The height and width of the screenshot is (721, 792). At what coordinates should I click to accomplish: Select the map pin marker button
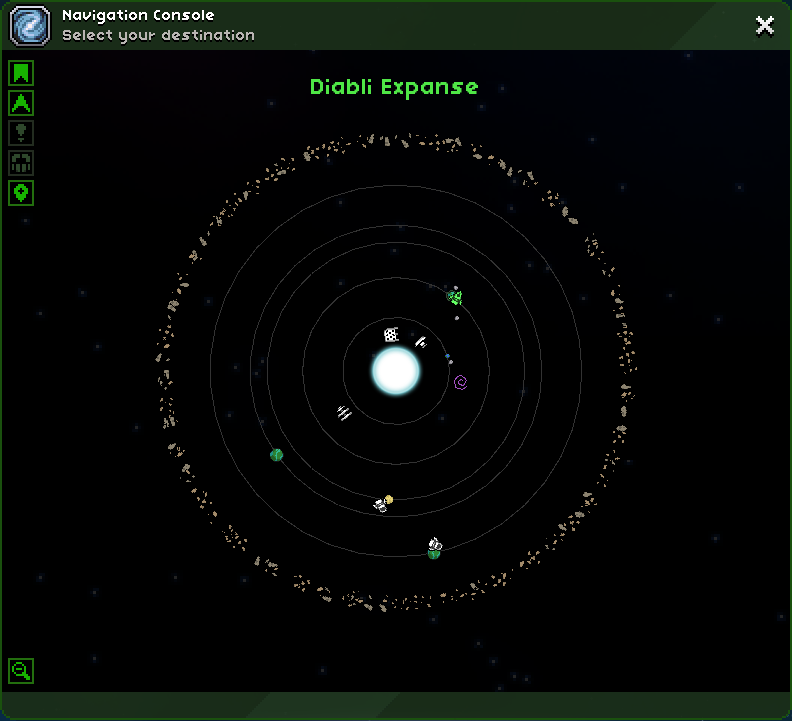coord(21,192)
